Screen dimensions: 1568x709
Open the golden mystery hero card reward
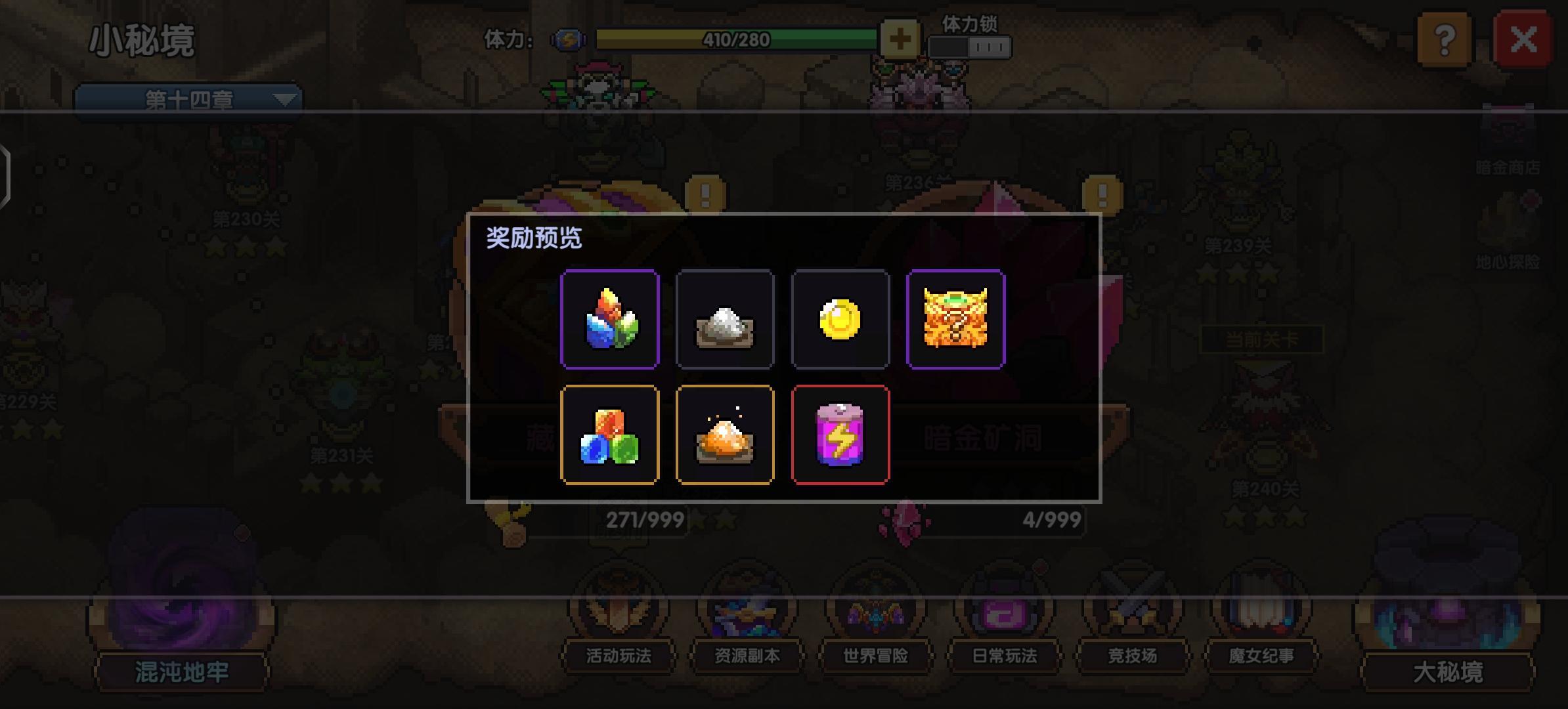coord(956,320)
